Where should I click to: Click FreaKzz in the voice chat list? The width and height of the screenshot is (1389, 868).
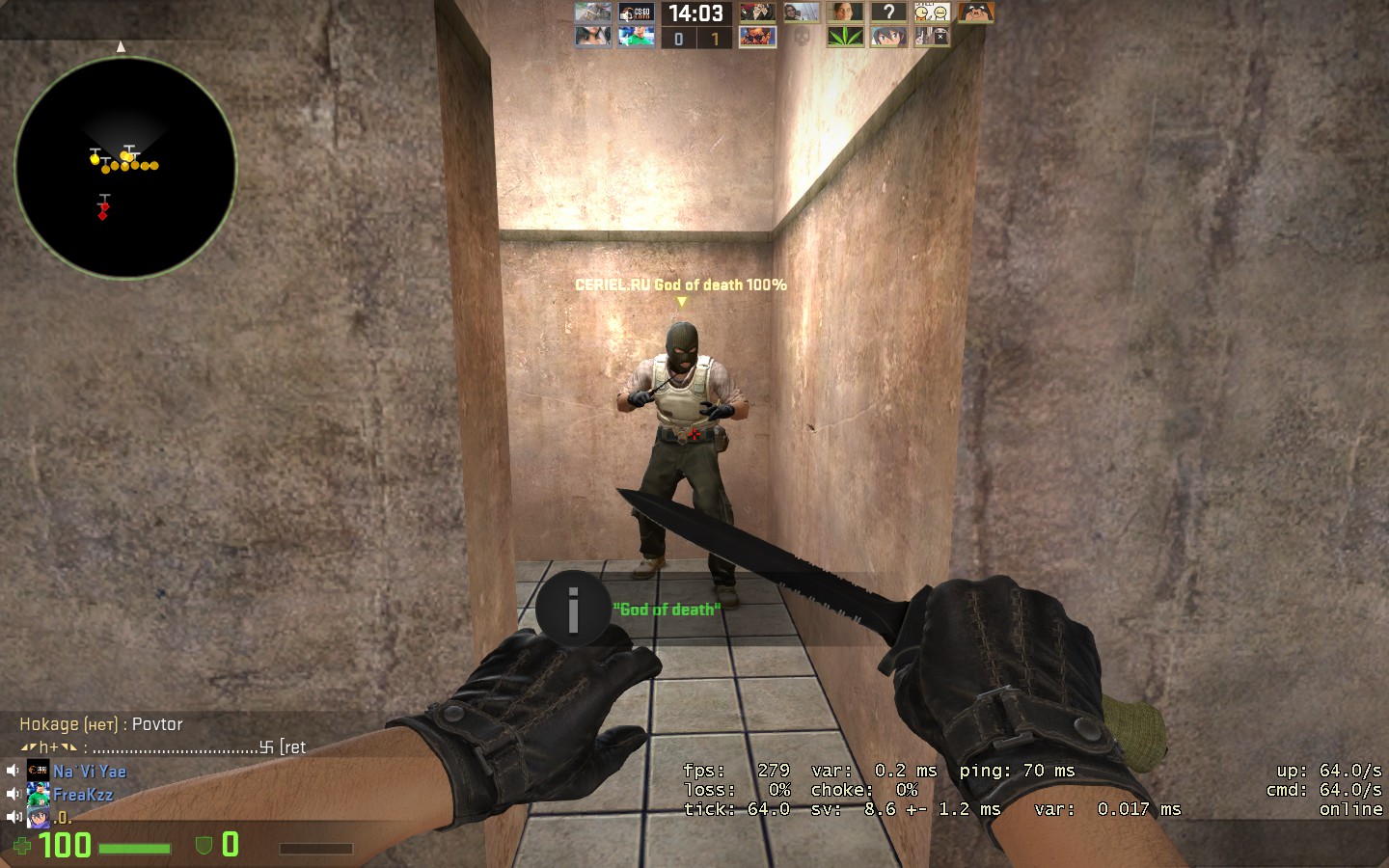[x=83, y=794]
